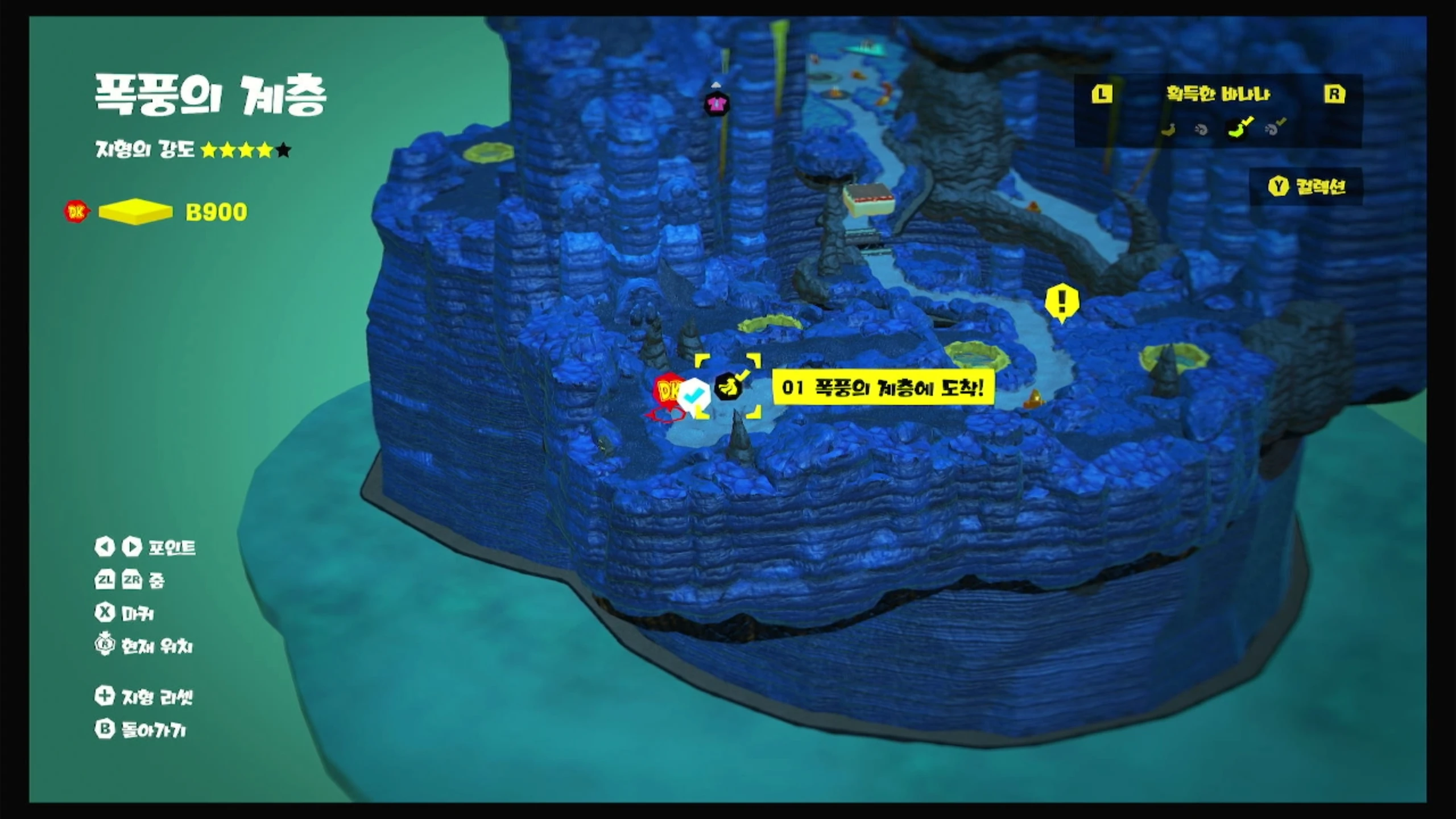This screenshot has height=819, width=1456.
Task: Jump to 현재 위치 current location
Action: [144, 646]
